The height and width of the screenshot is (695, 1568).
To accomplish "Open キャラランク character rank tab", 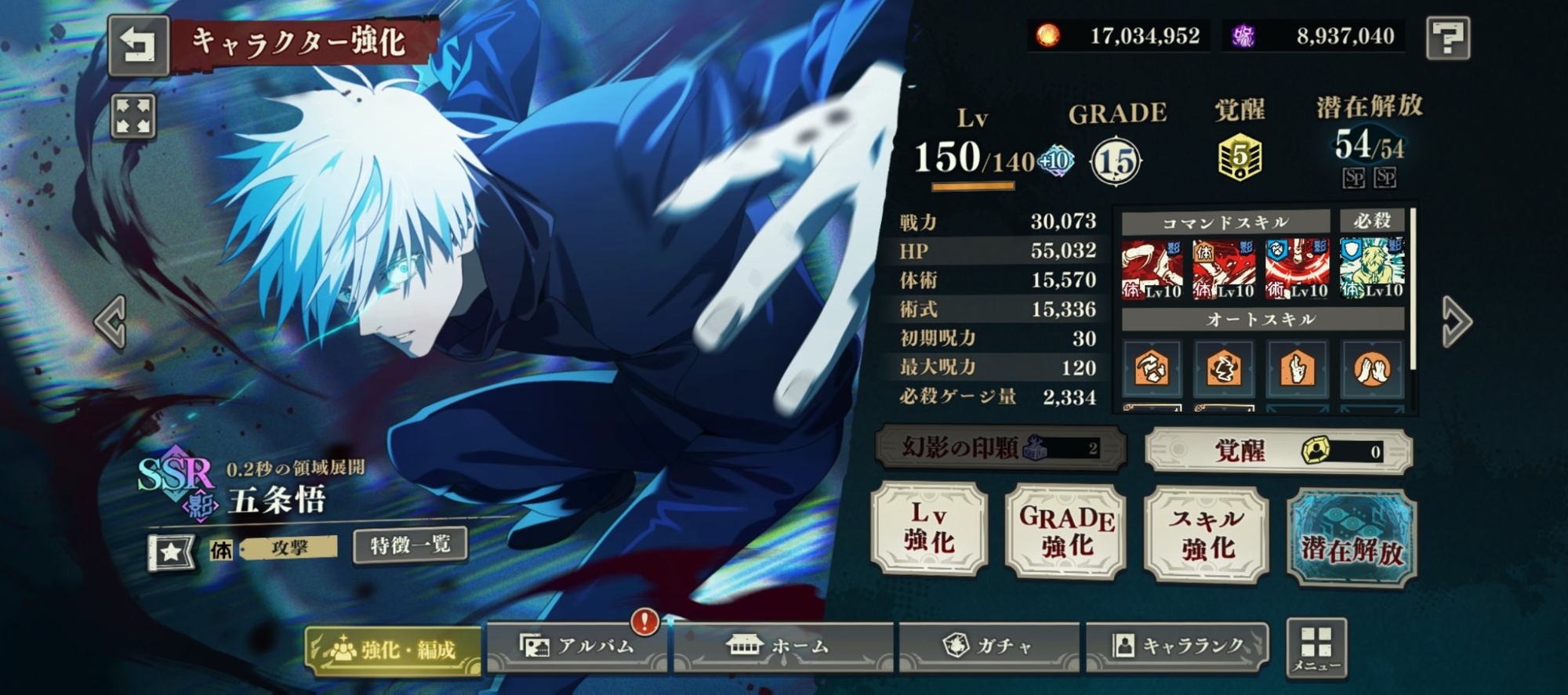I will [x=1178, y=646].
